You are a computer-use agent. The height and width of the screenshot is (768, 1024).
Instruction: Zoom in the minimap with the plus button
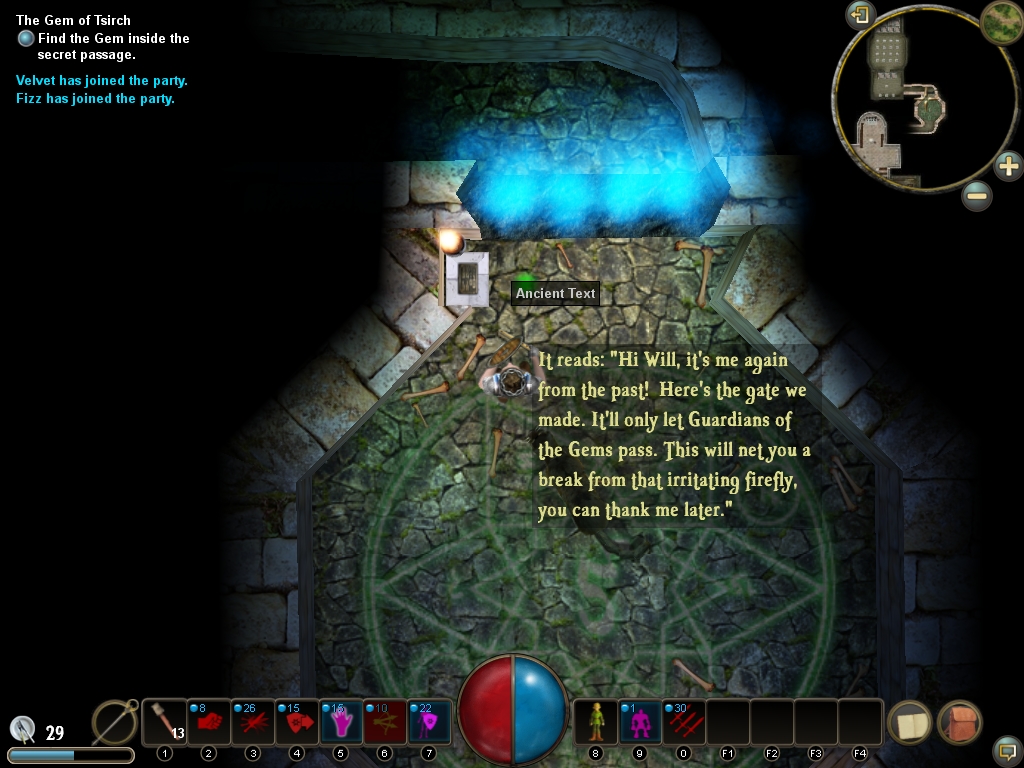pos(1008,165)
